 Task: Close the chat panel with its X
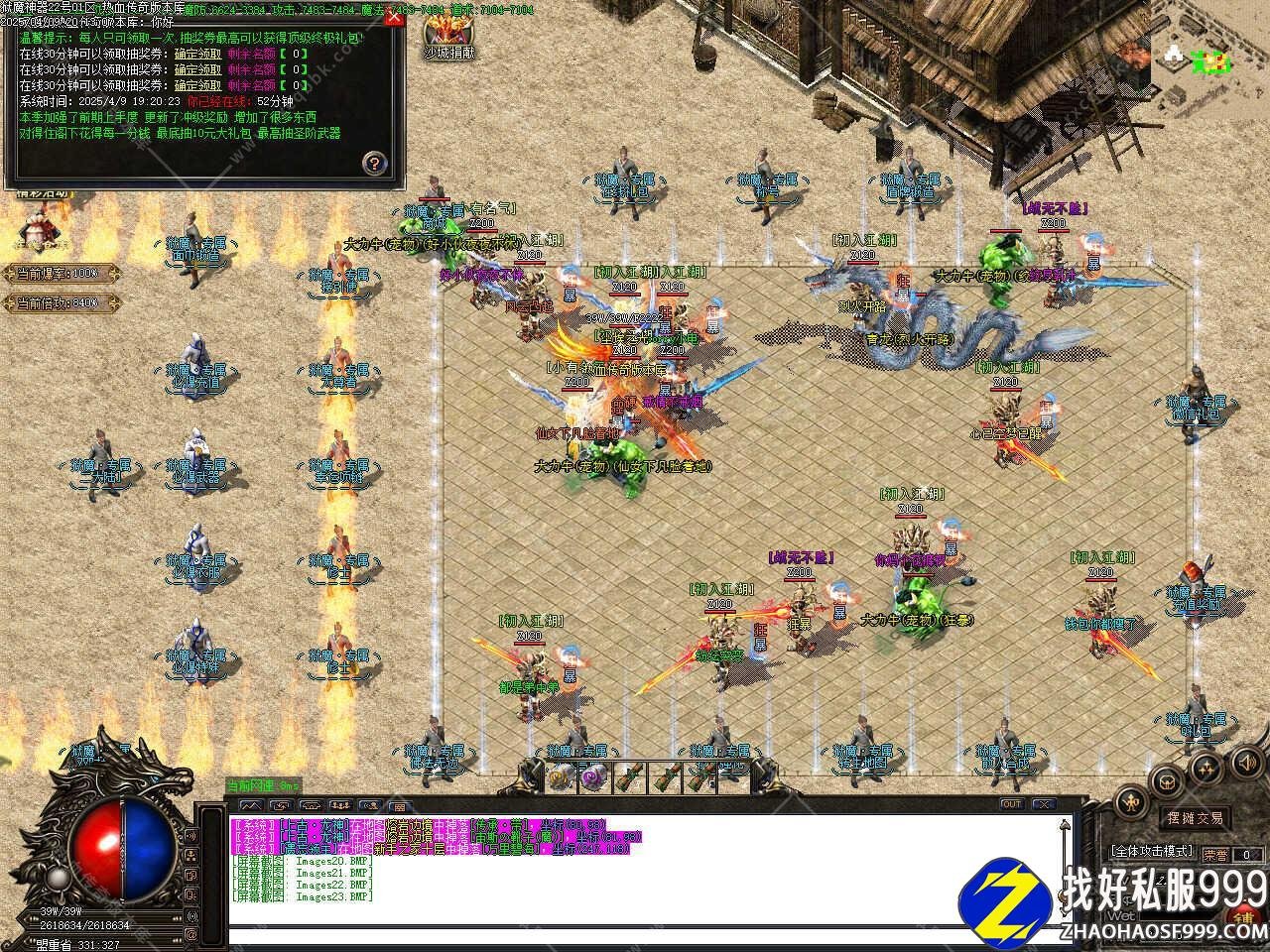1043,804
